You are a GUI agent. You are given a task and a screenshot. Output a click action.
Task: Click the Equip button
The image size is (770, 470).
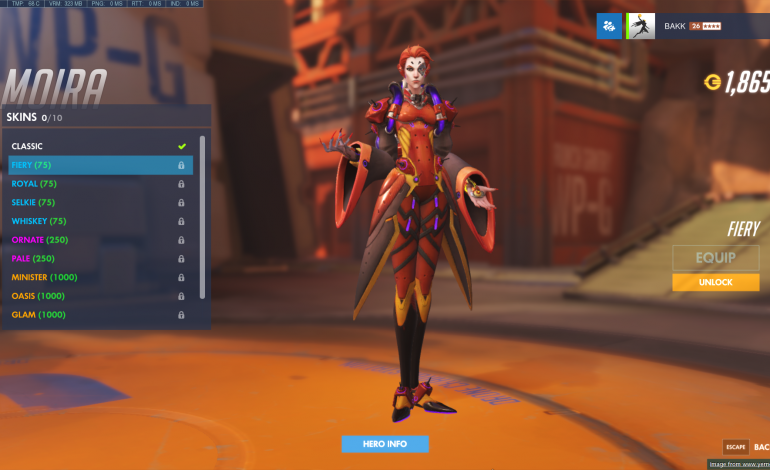coord(715,258)
